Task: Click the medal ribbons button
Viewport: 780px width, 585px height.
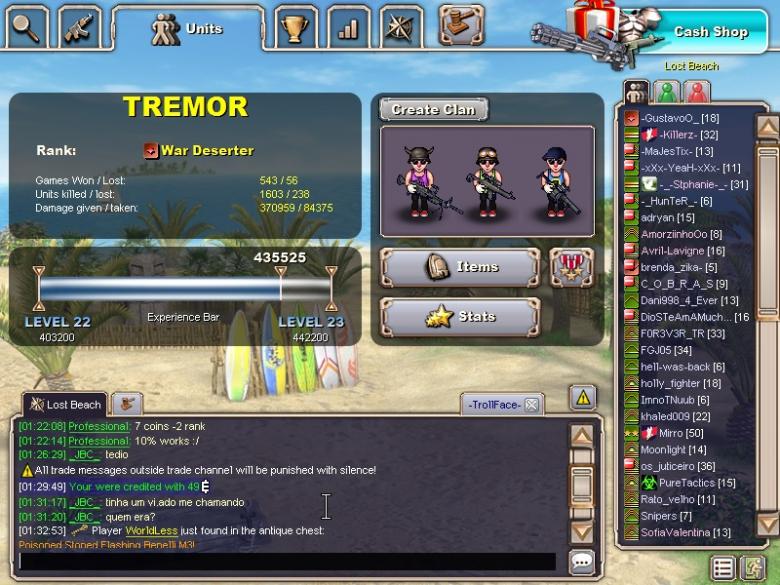Action: tap(571, 267)
